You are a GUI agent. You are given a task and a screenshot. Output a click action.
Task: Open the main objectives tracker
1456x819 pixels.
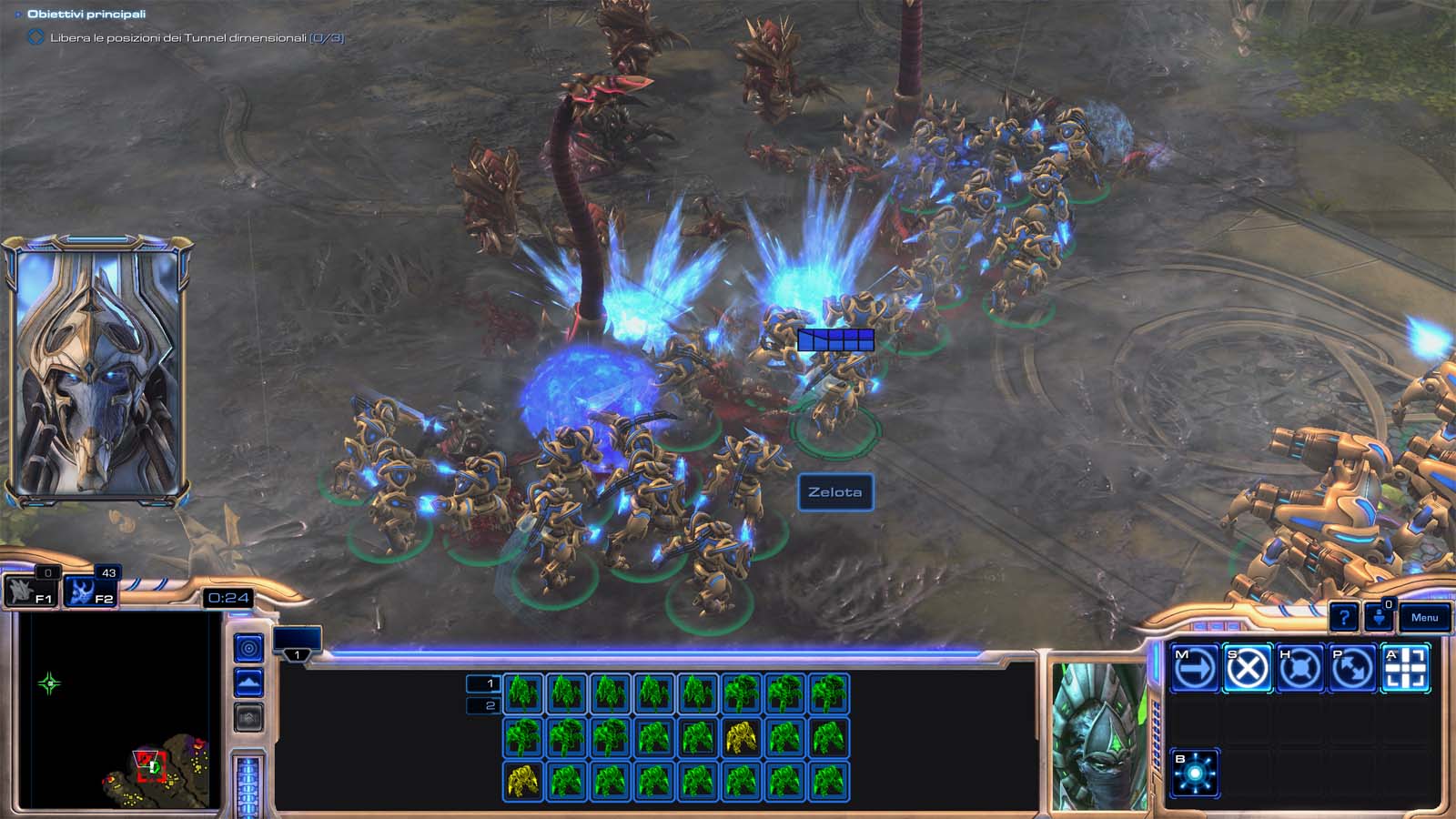[x=86, y=15]
